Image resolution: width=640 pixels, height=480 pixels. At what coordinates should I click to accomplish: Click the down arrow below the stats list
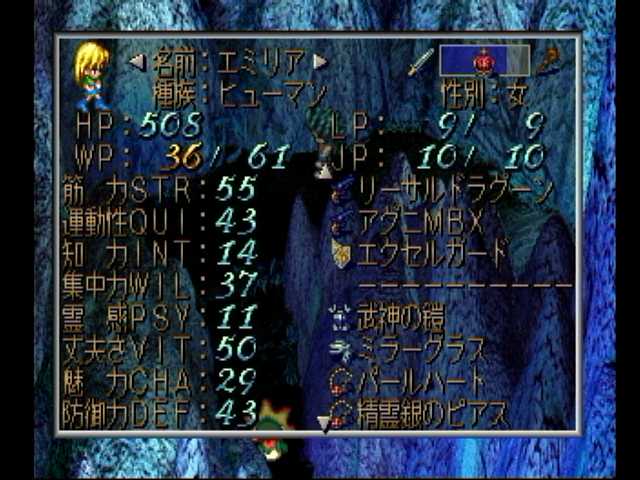point(322,424)
